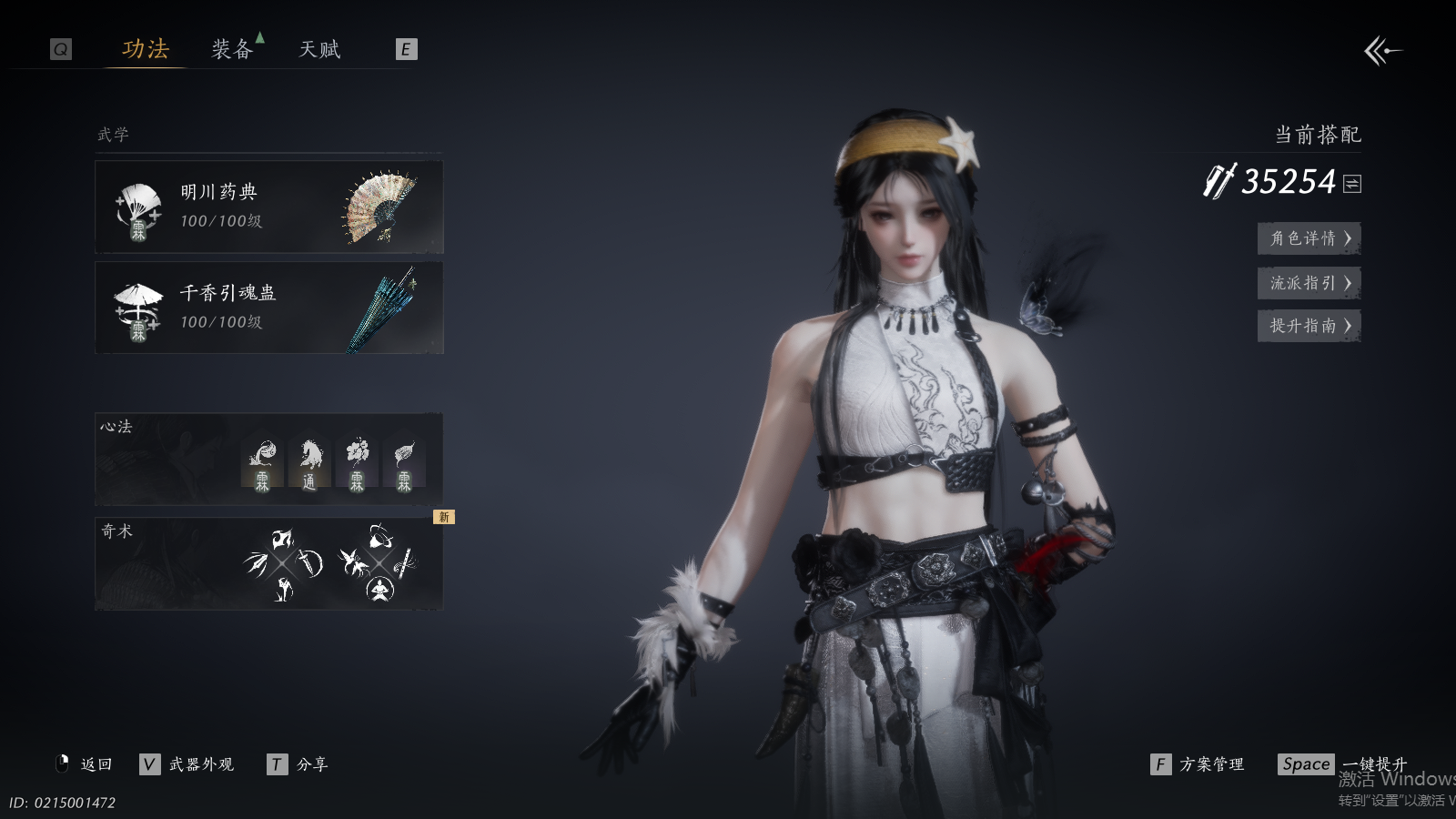Click 返回 to go back
Image resolution: width=1456 pixels, height=819 pixels.
(x=86, y=764)
